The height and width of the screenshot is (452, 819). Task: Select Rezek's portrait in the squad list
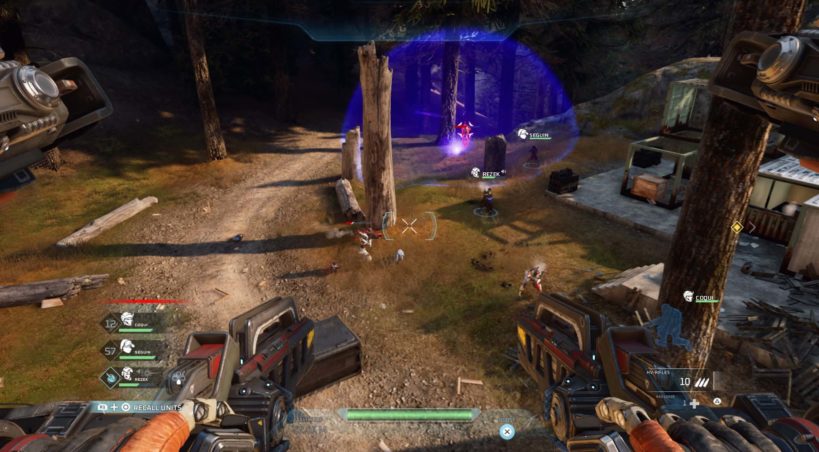pos(127,375)
